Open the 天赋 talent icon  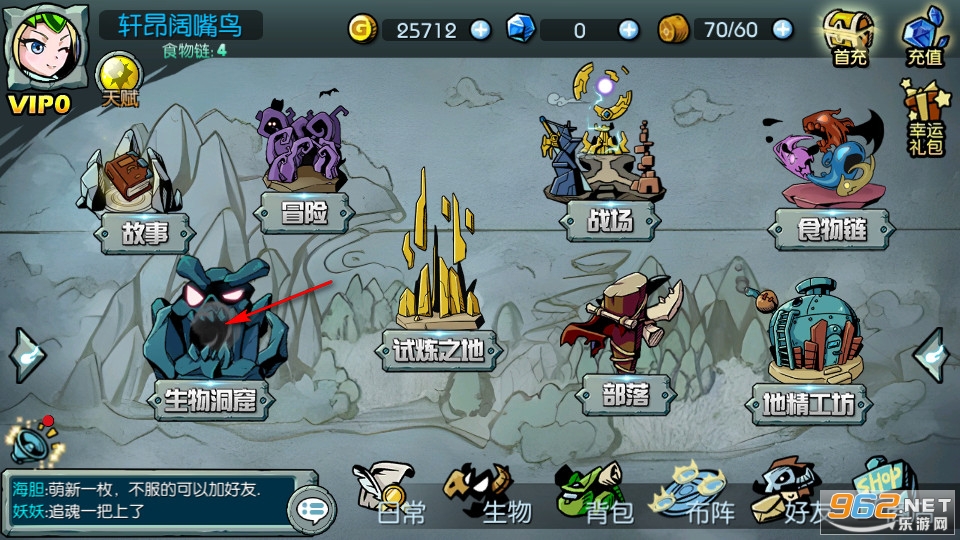tap(118, 80)
